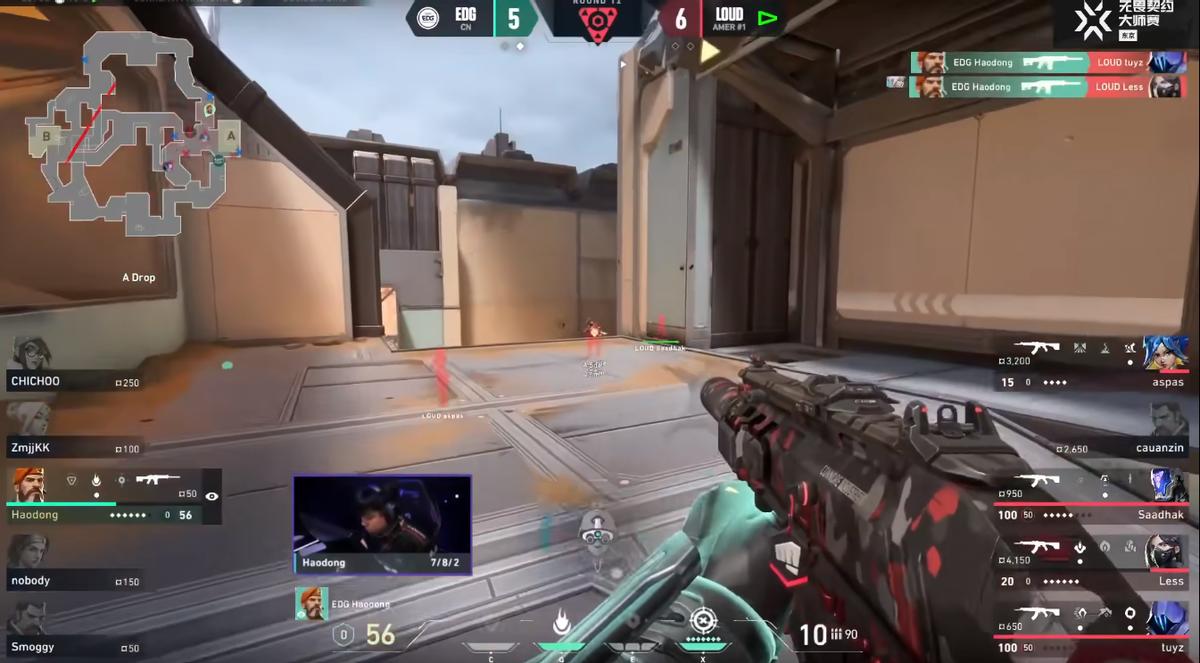
Task: Activate the flame ability icon
Action: pyautogui.click(x=561, y=624)
